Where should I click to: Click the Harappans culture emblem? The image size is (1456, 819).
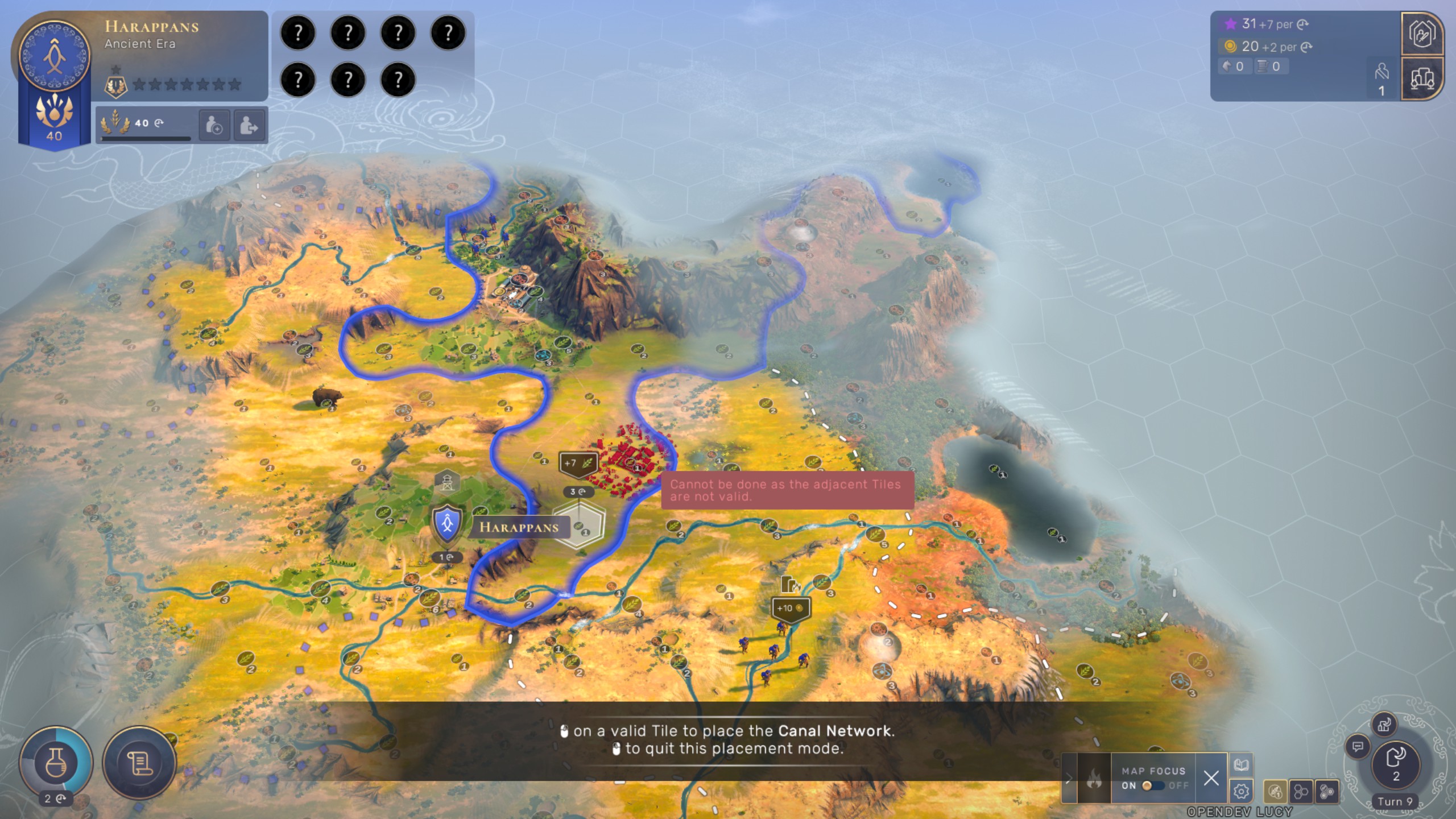(x=55, y=56)
